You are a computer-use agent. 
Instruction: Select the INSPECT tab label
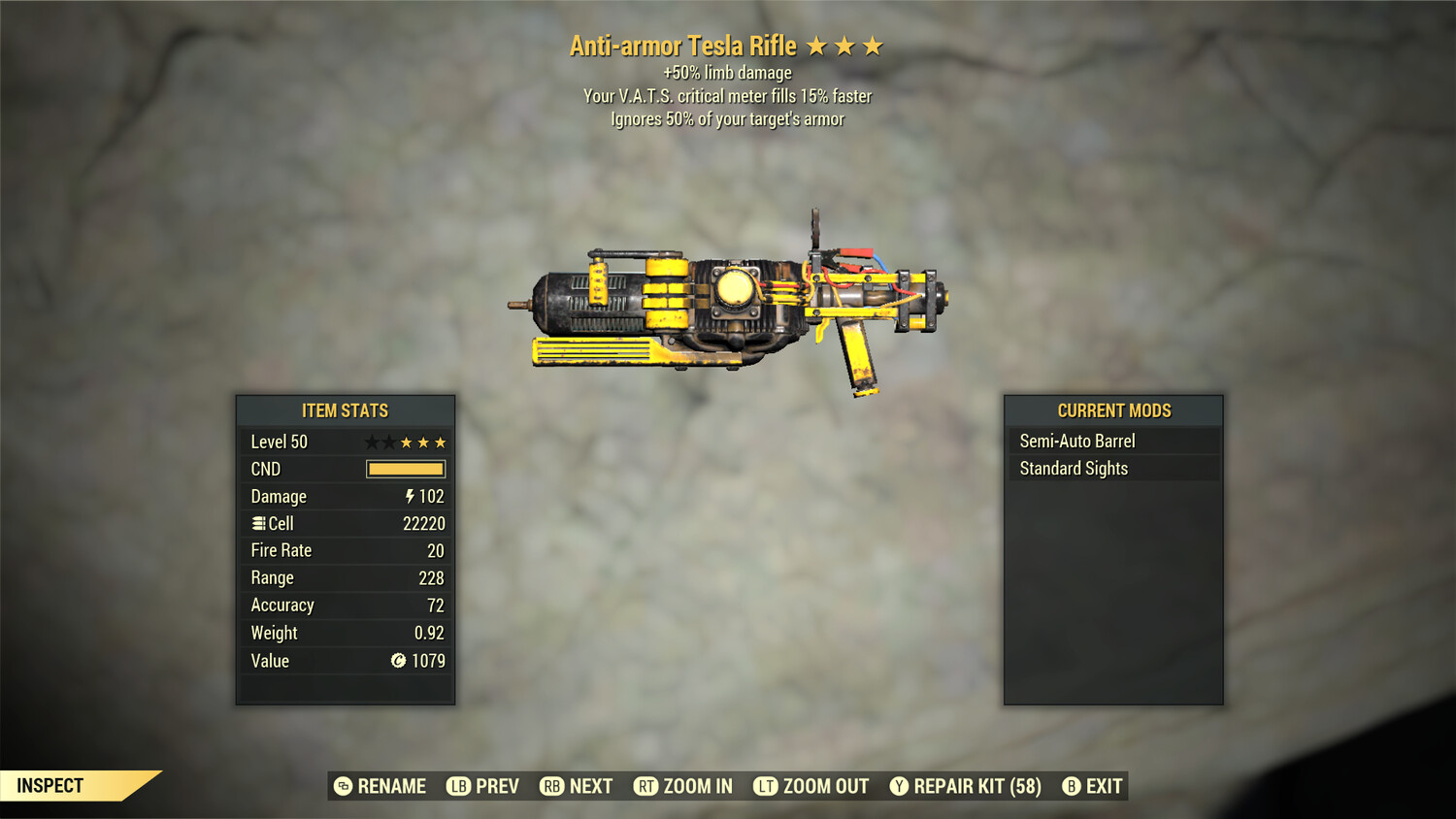(51, 786)
